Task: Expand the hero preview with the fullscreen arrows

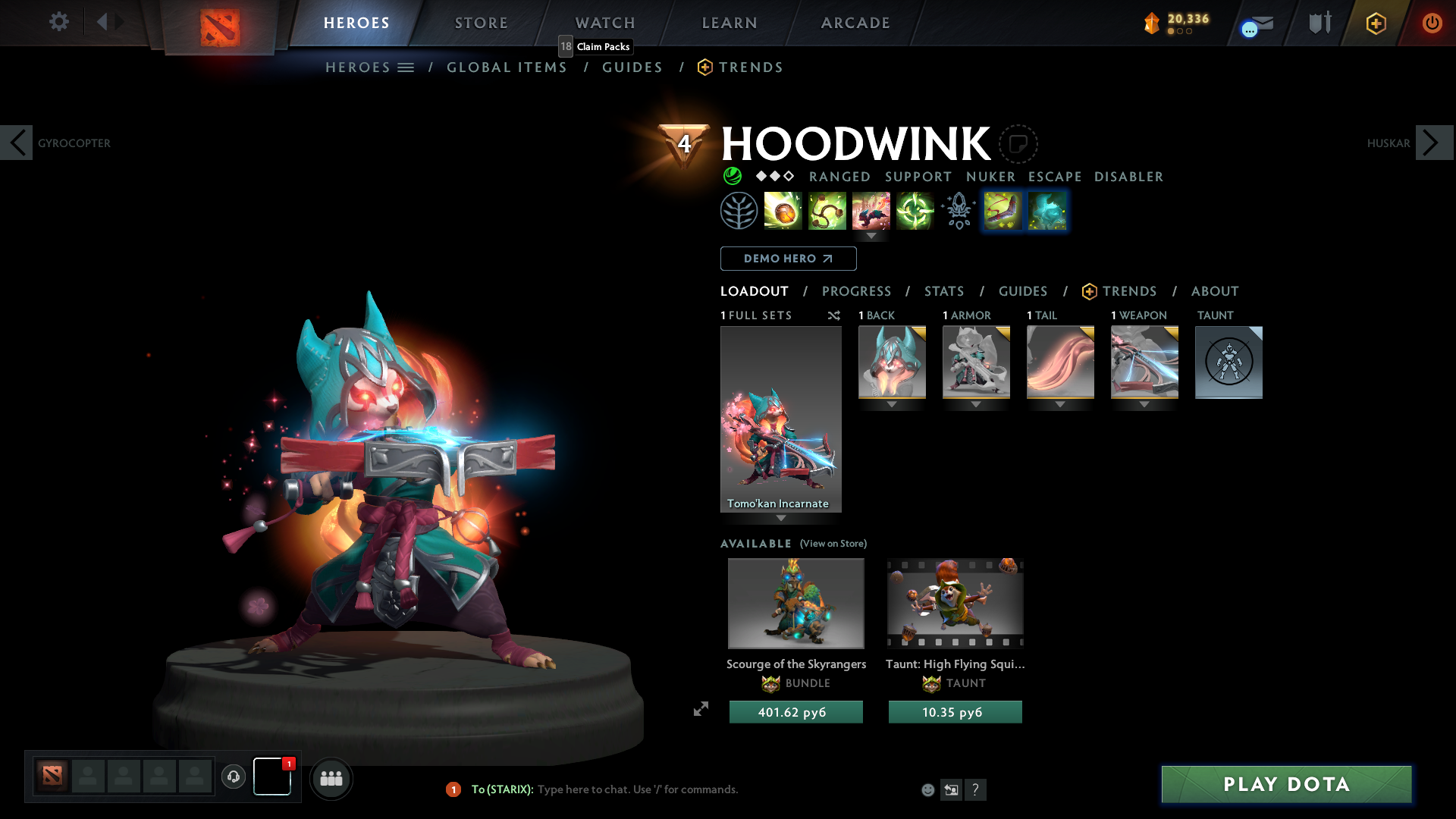Action: 701,710
